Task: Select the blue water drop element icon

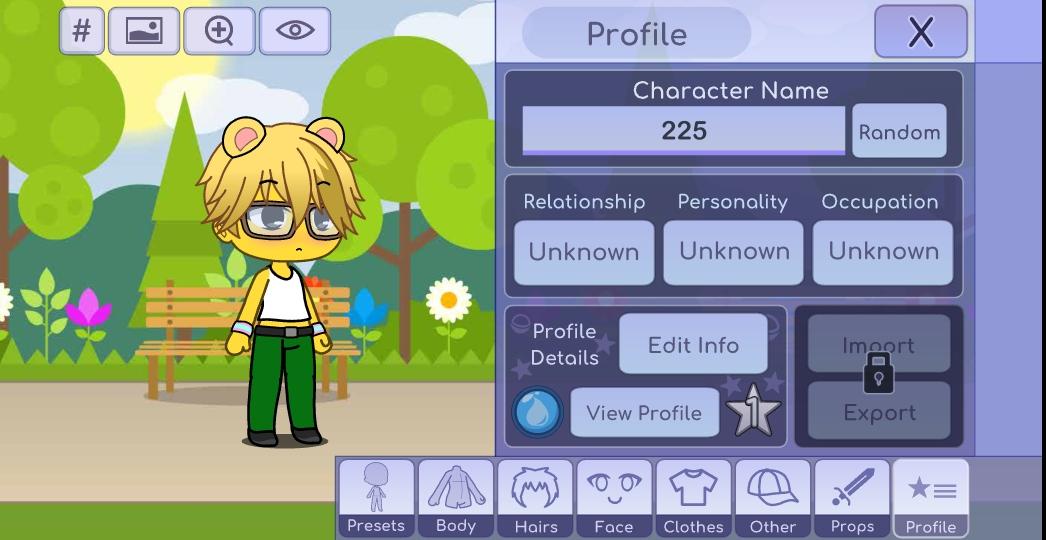Action: click(x=538, y=413)
